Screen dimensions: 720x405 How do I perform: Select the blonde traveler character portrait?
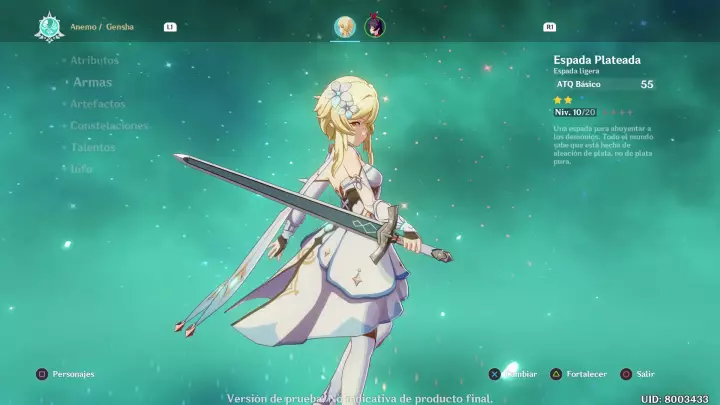pos(345,27)
